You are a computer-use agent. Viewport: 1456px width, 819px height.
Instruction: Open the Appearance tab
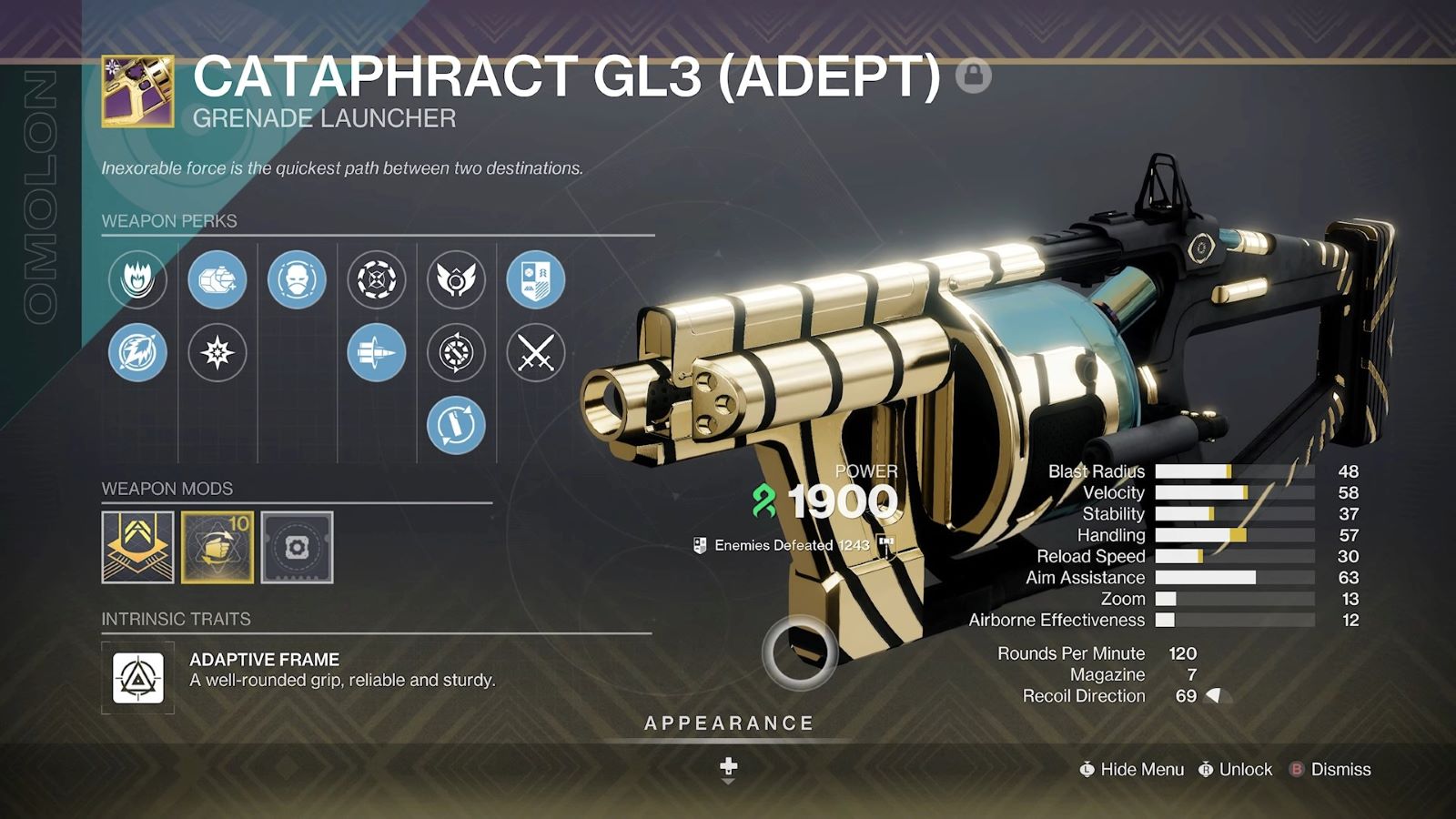pyautogui.click(x=727, y=723)
